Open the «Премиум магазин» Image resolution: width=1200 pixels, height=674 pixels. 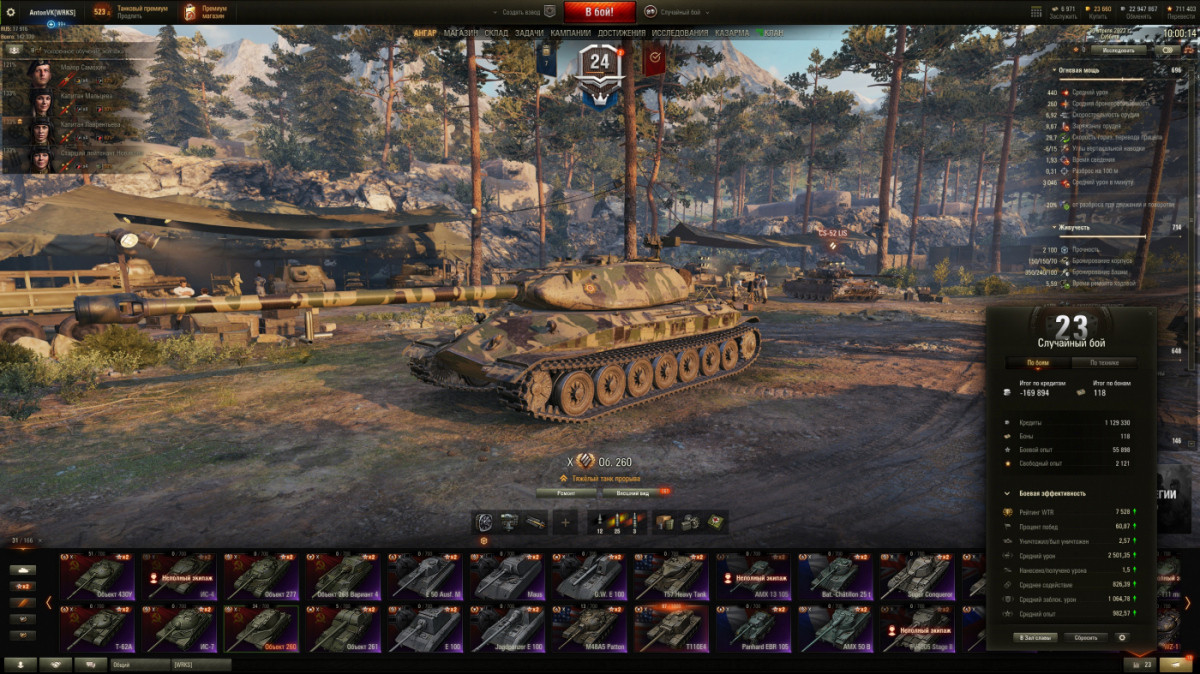click(x=205, y=12)
